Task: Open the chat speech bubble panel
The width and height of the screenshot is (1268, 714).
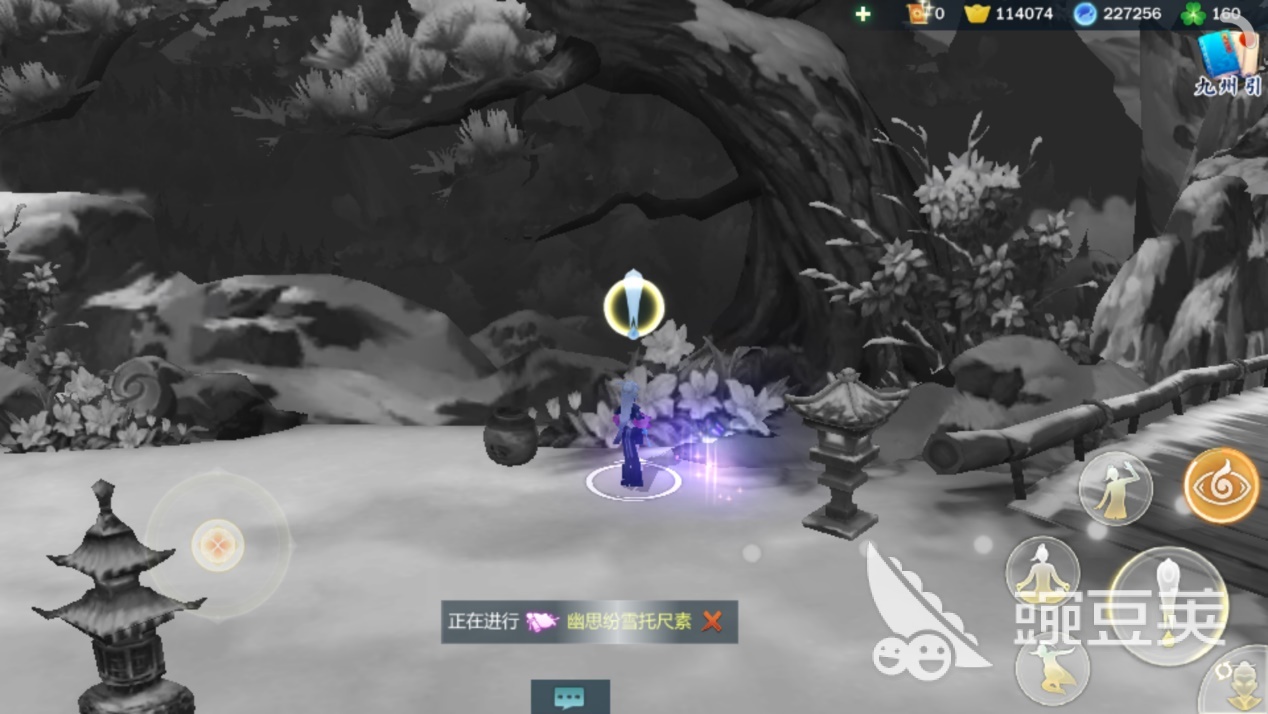Action: coord(569,696)
